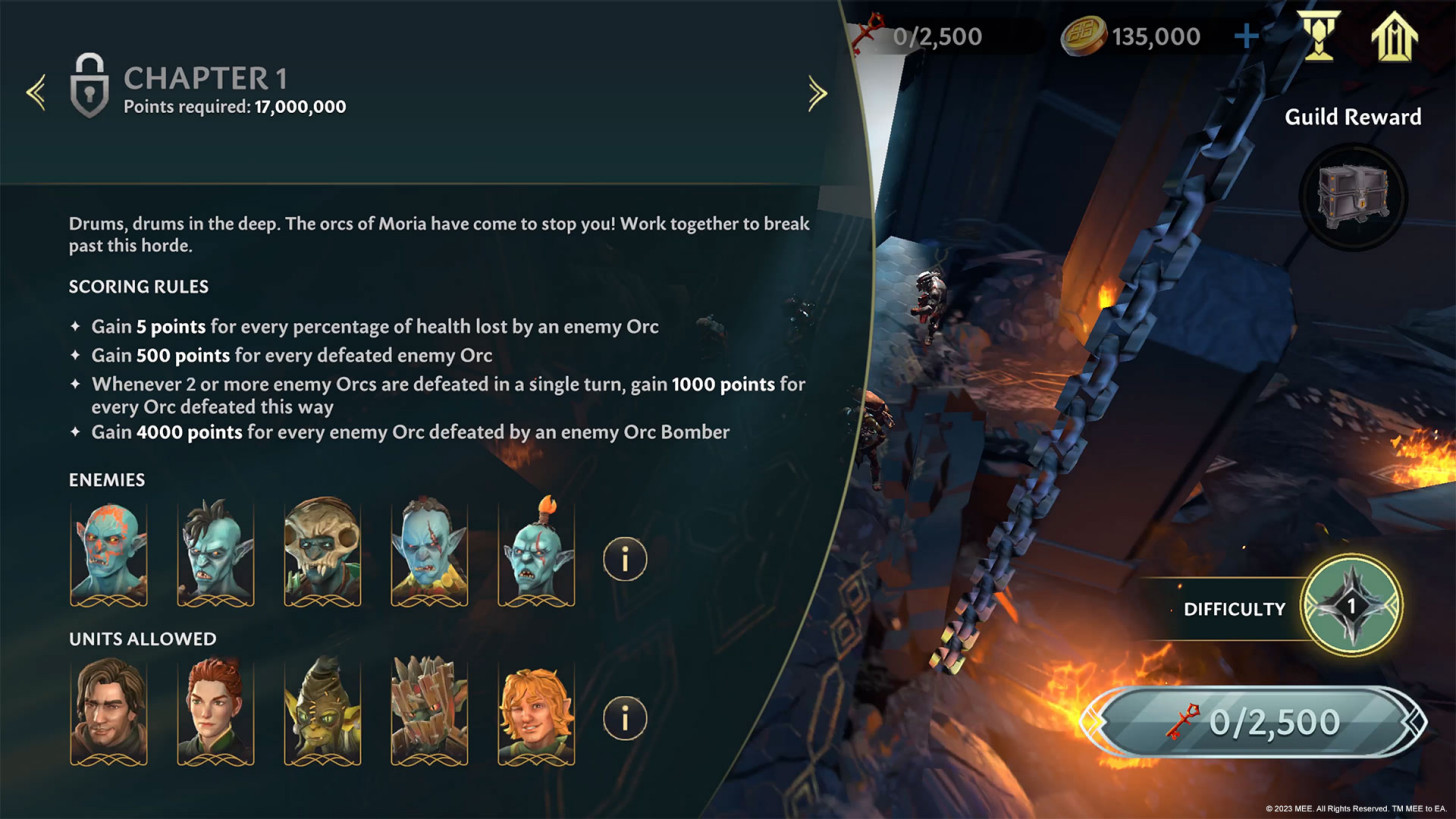
Task: Select the skull-helmet orc enemy portrait
Action: click(x=322, y=551)
